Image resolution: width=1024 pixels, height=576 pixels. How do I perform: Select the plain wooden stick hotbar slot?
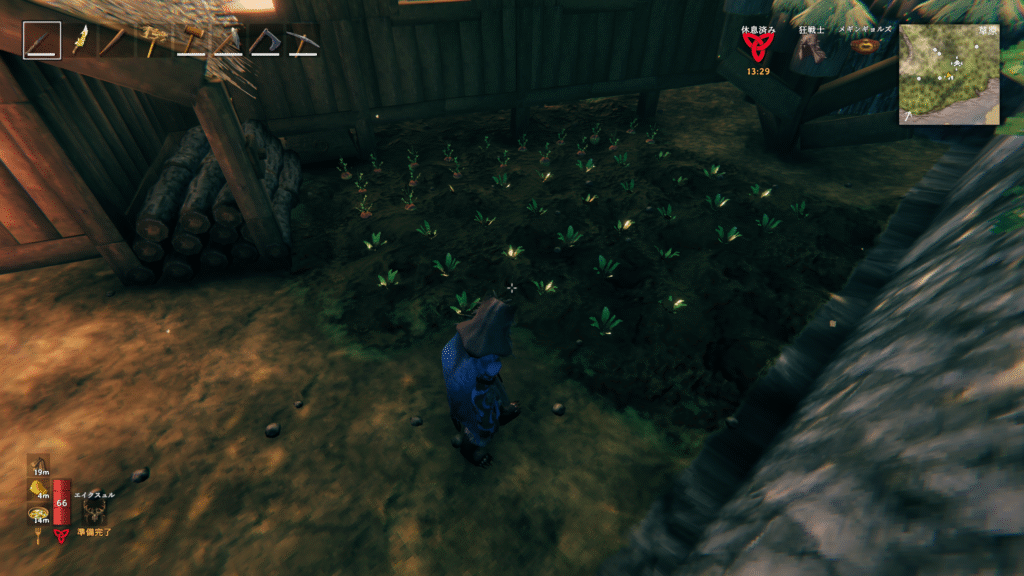[x=115, y=41]
